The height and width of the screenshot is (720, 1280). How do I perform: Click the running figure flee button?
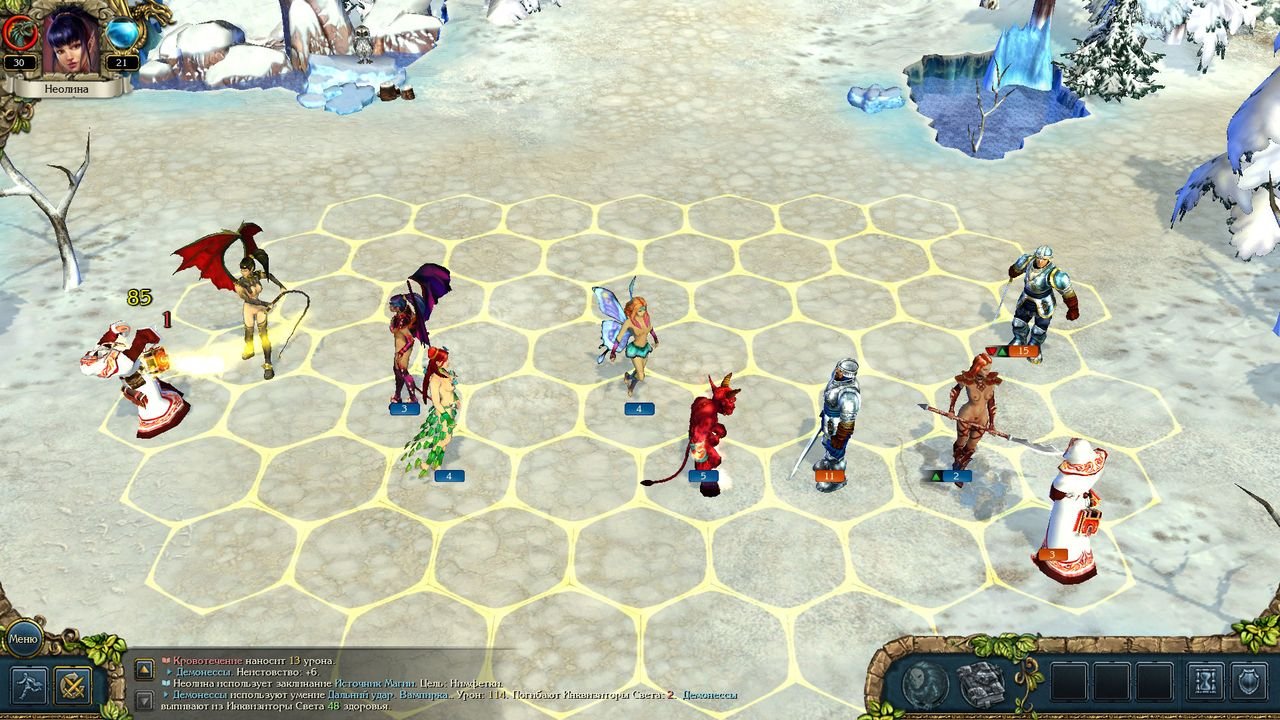pos(29,686)
